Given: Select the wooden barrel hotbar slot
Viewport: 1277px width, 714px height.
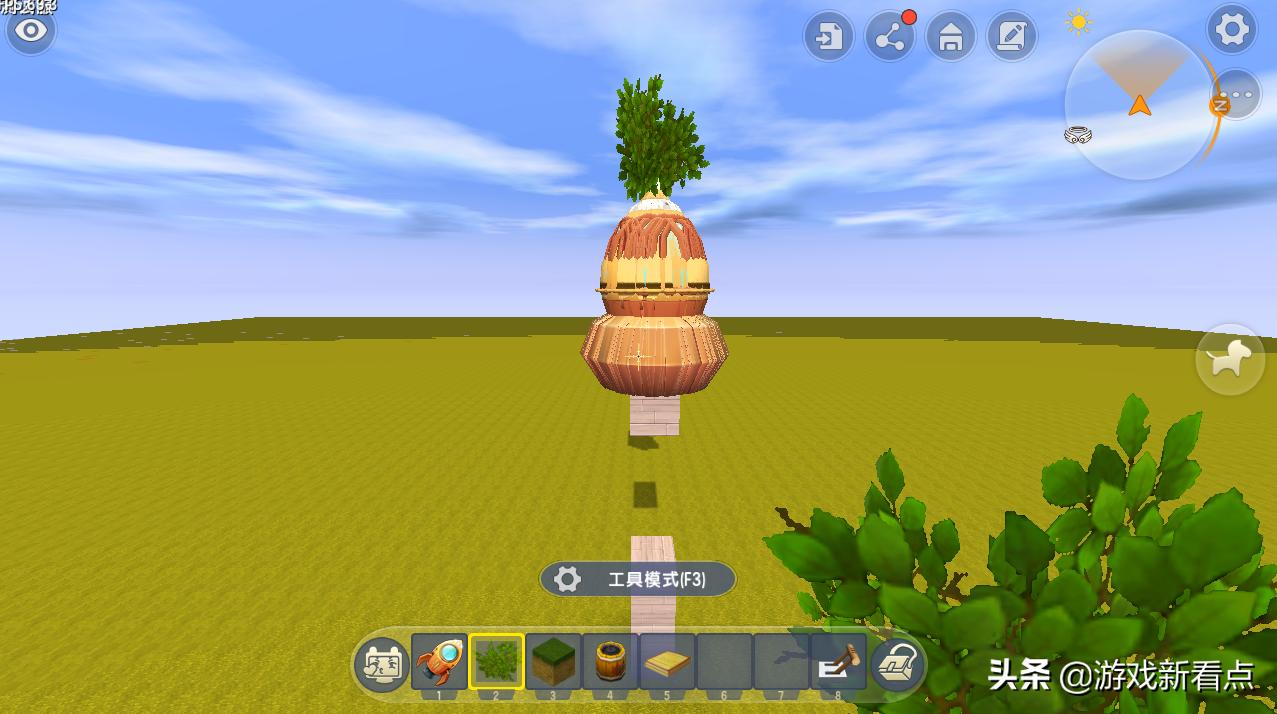Looking at the screenshot, I should [x=610, y=662].
